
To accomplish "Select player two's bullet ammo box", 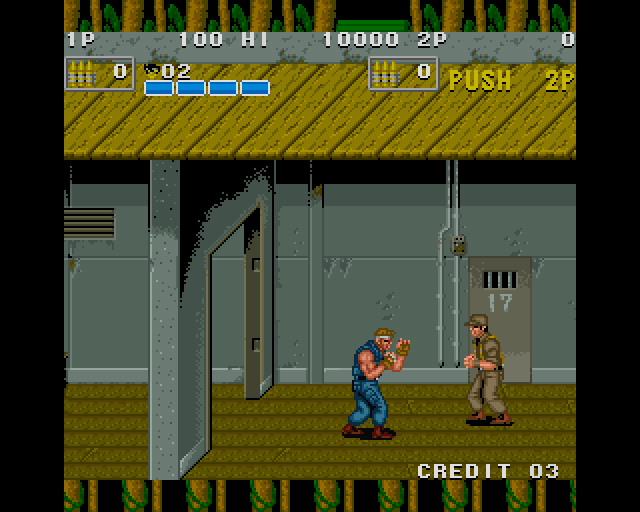I will tap(402, 73).
